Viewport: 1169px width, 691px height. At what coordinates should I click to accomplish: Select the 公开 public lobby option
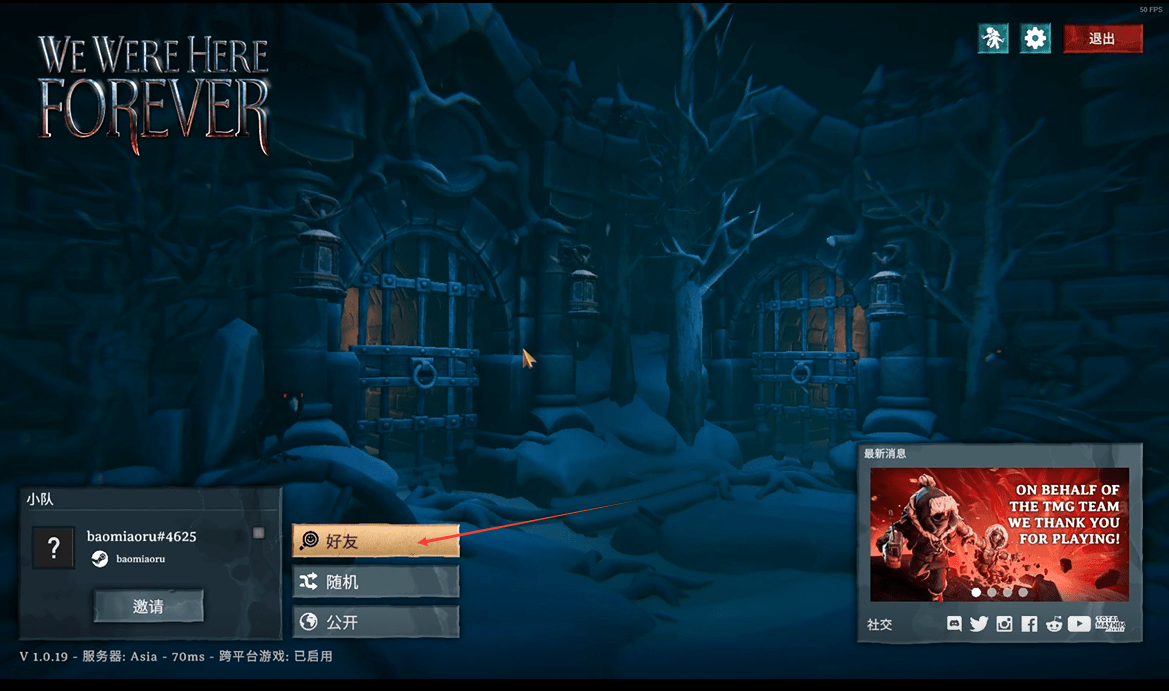click(376, 622)
